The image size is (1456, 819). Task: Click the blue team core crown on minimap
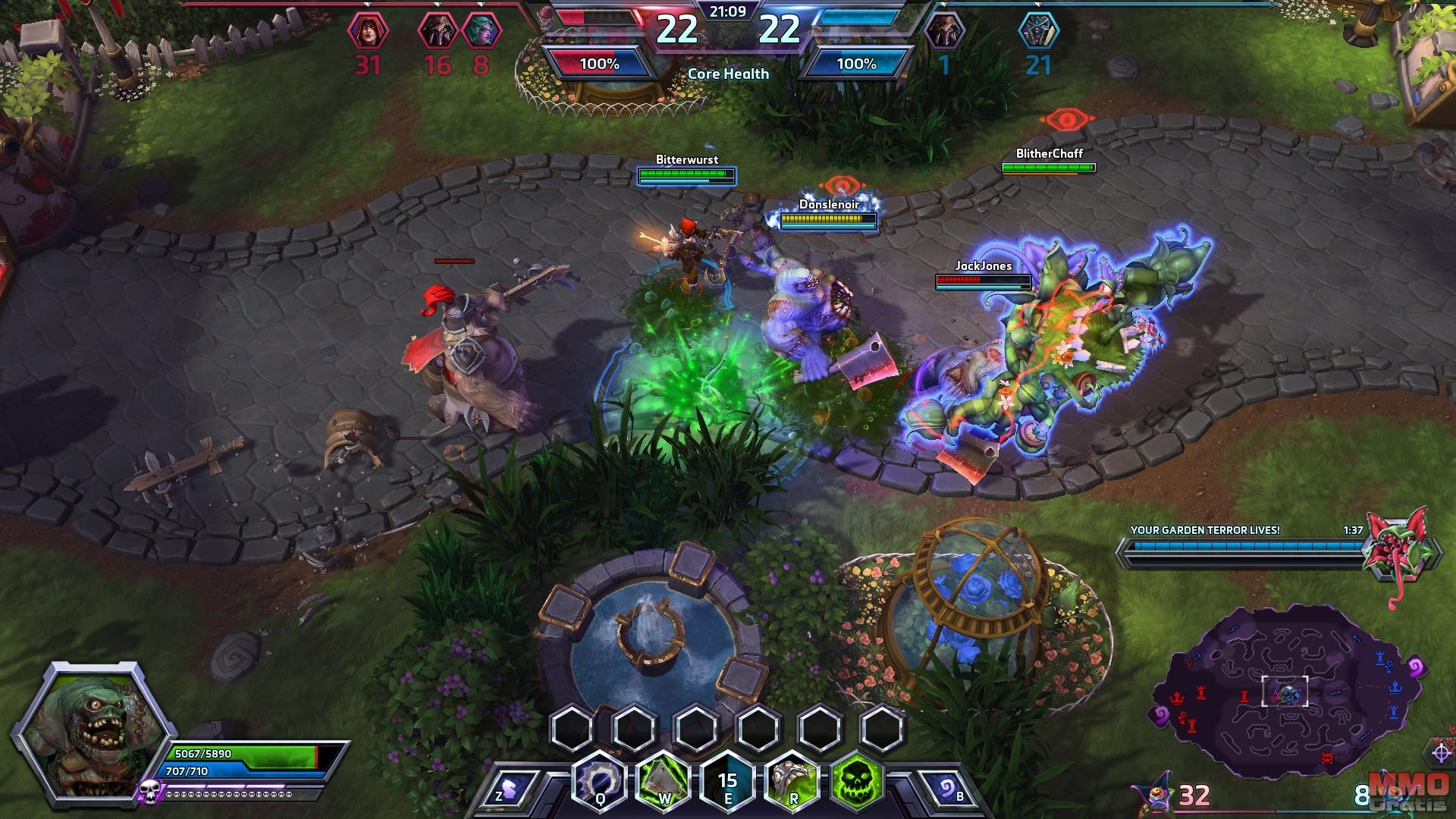[1395, 688]
